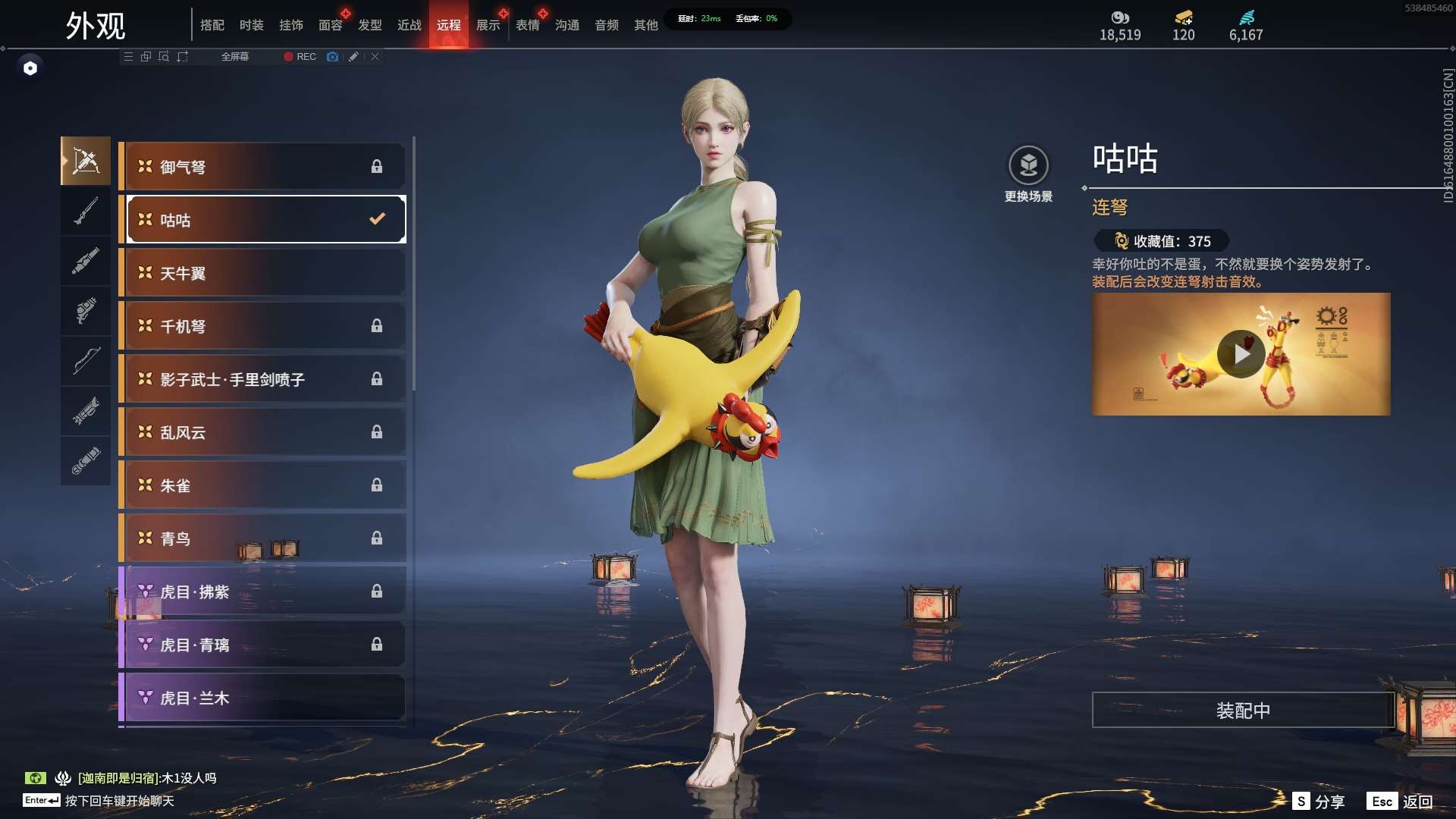Click the 分享 share button
1456x819 pixels.
click(x=1319, y=802)
